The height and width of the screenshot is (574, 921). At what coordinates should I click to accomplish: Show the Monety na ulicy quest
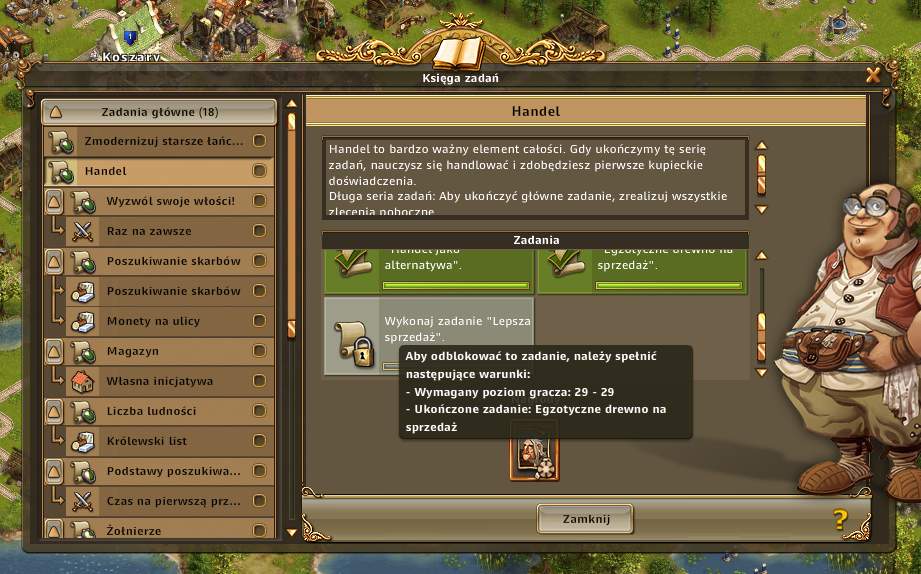[x=170, y=321]
